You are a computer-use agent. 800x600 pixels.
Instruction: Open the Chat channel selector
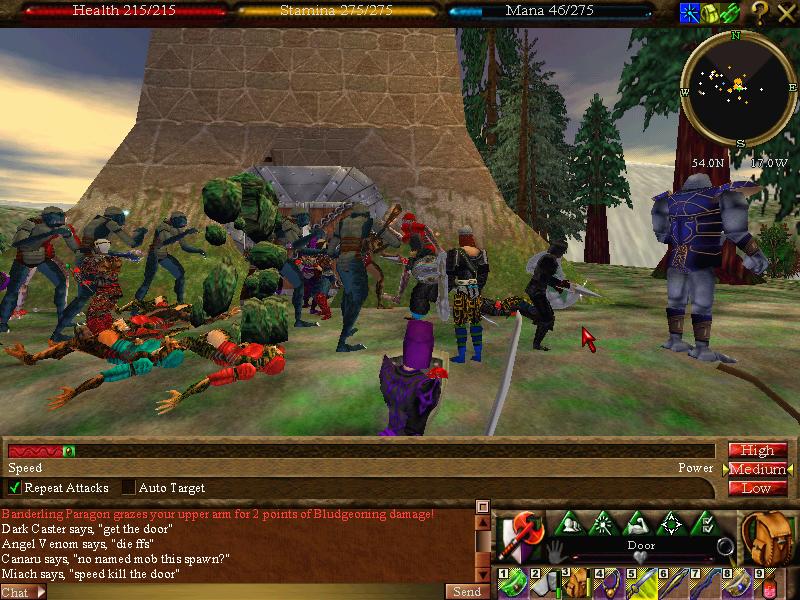coord(23,591)
